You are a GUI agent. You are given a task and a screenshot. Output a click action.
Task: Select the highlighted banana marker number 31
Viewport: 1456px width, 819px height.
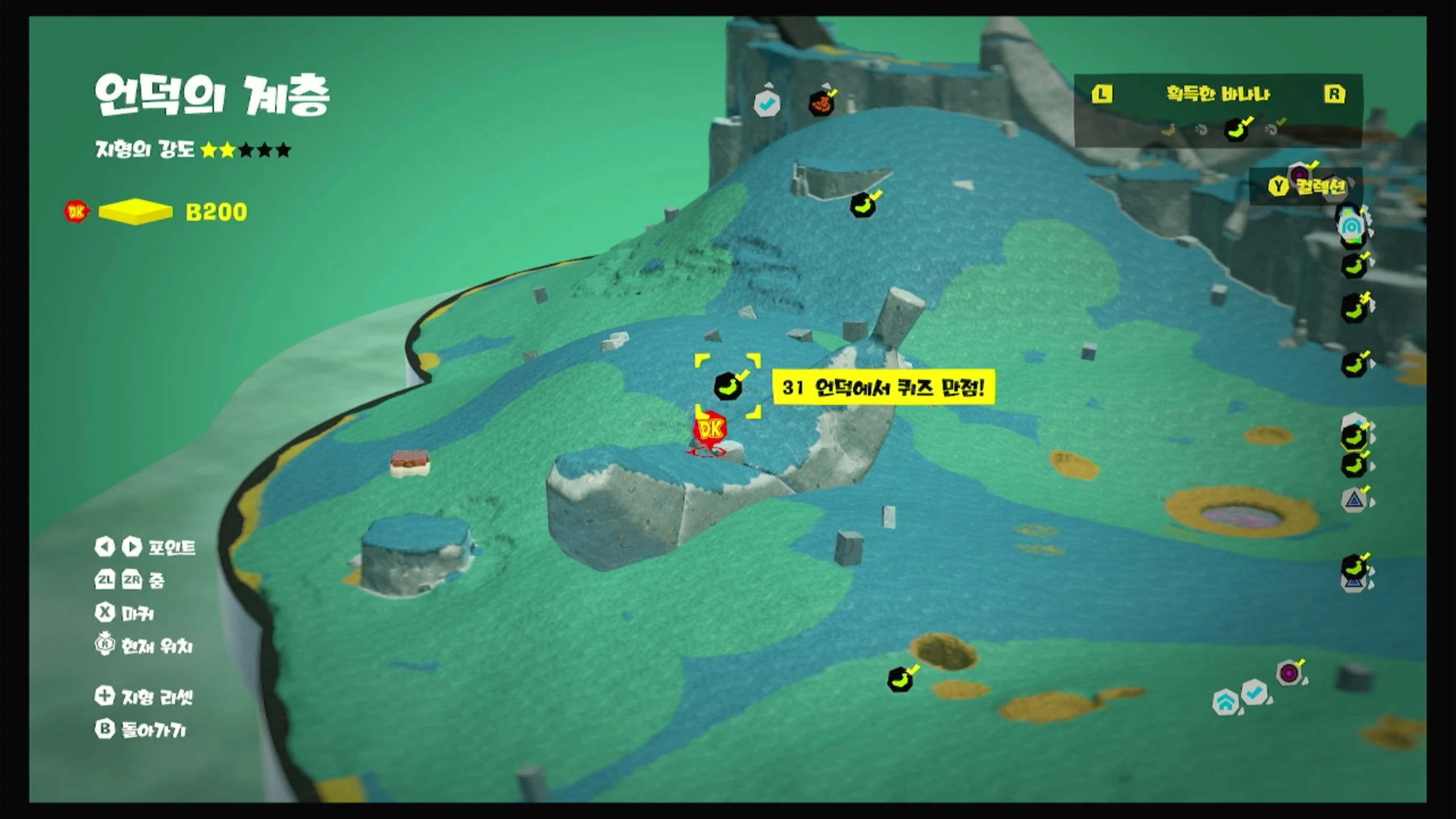727,386
